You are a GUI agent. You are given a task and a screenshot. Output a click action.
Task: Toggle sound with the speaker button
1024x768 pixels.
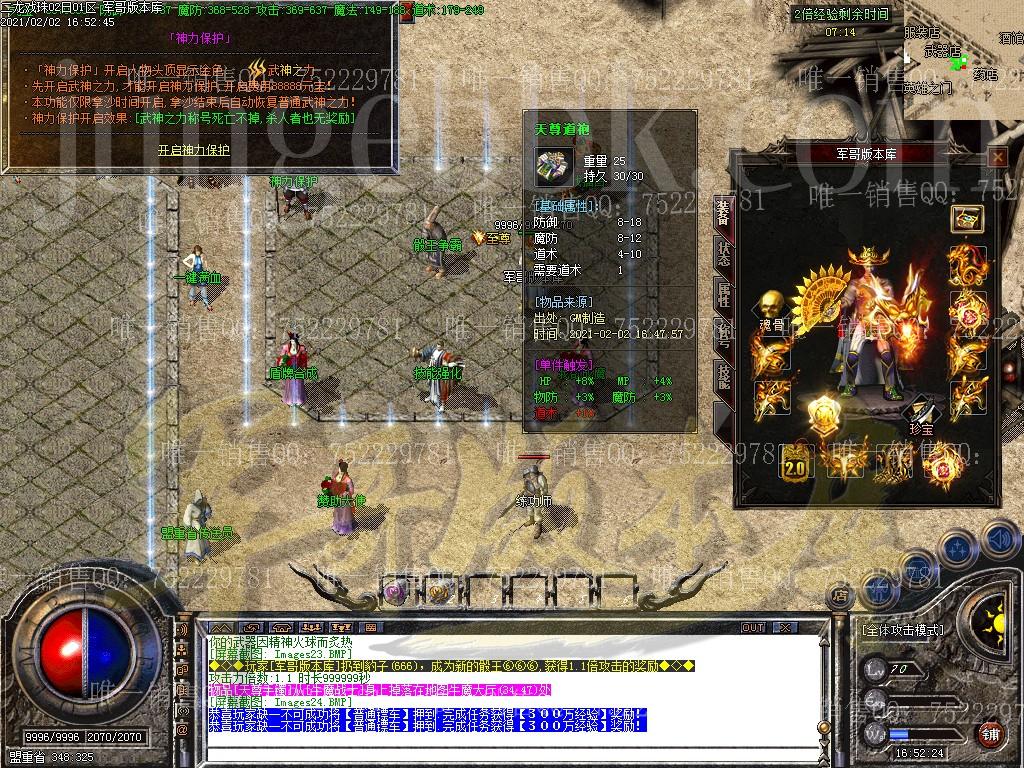click(999, 538)
